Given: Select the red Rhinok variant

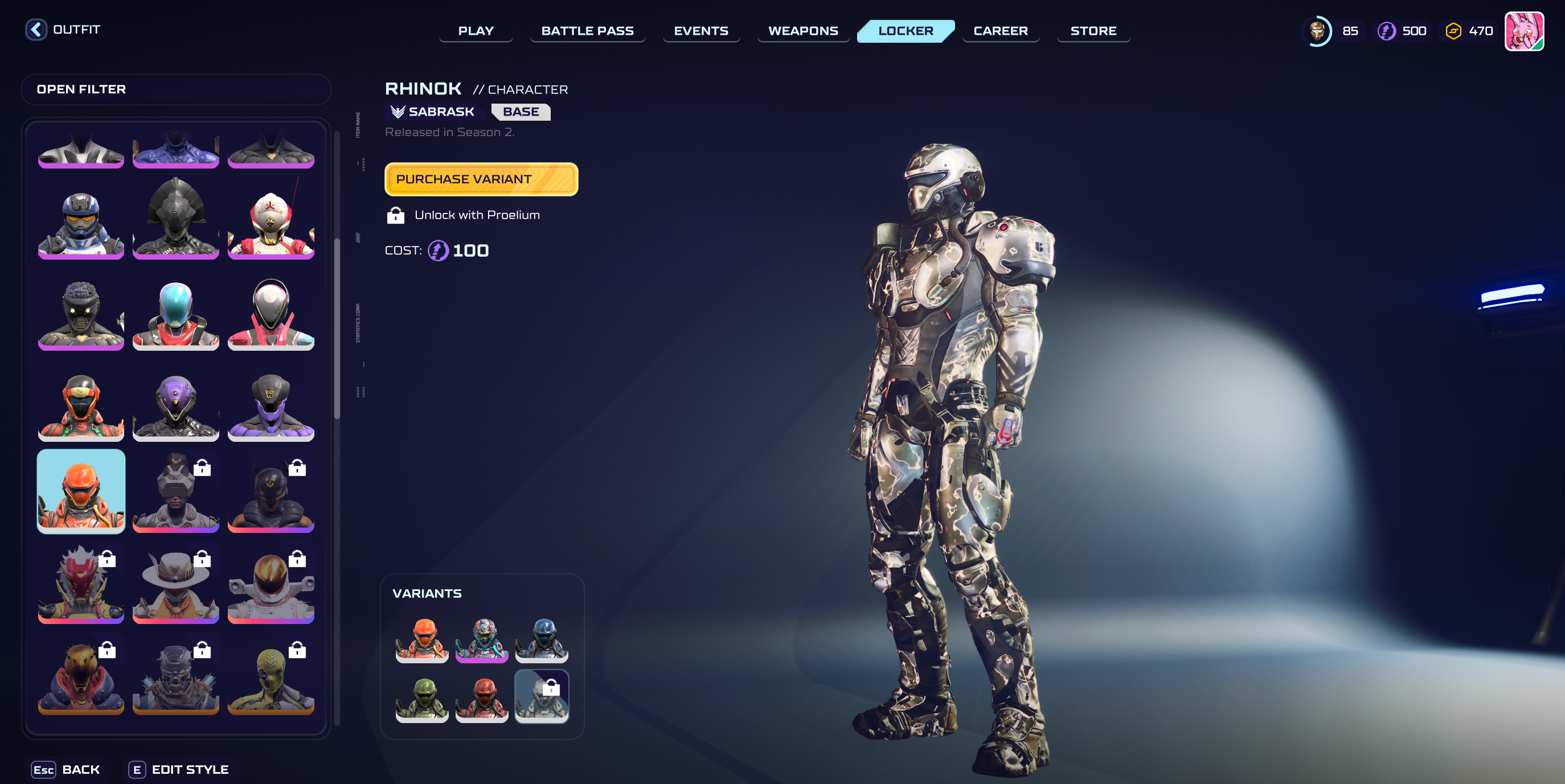Looking at the screenshot, I should point(482,698).
